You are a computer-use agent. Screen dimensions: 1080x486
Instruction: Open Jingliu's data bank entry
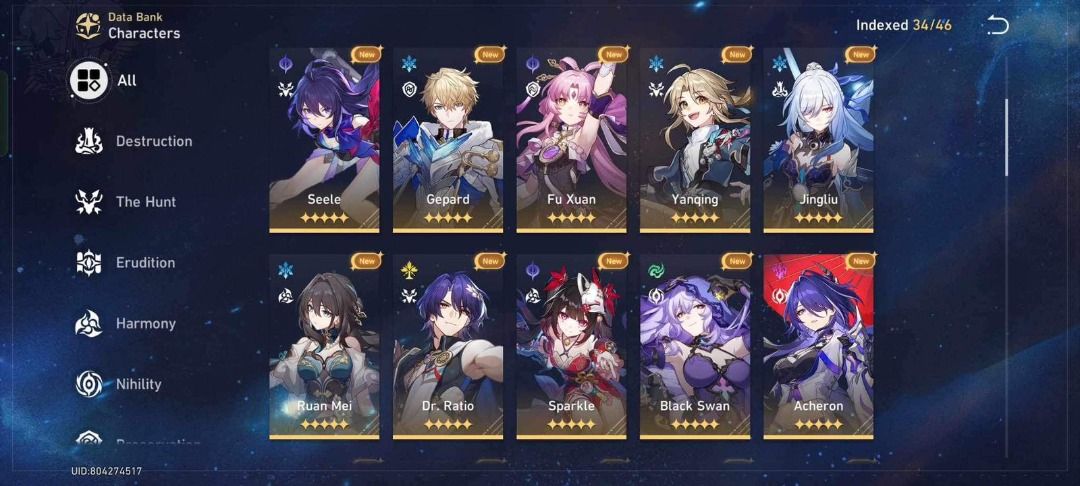tap(818, 139)
